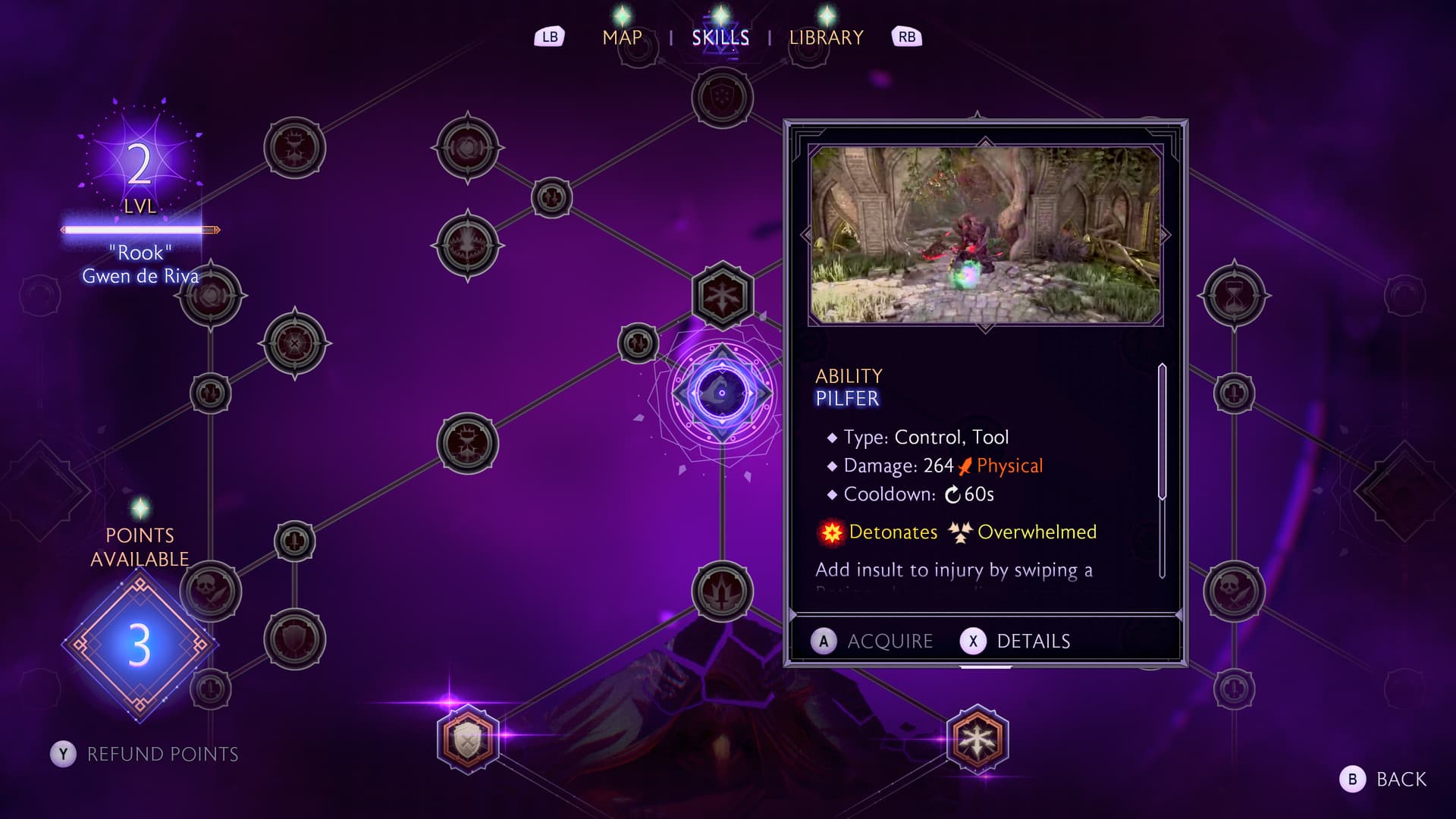Screen dimensions: 1456x819
Task: Refund Points for the skill tree
Action: [x=145, y=754]
